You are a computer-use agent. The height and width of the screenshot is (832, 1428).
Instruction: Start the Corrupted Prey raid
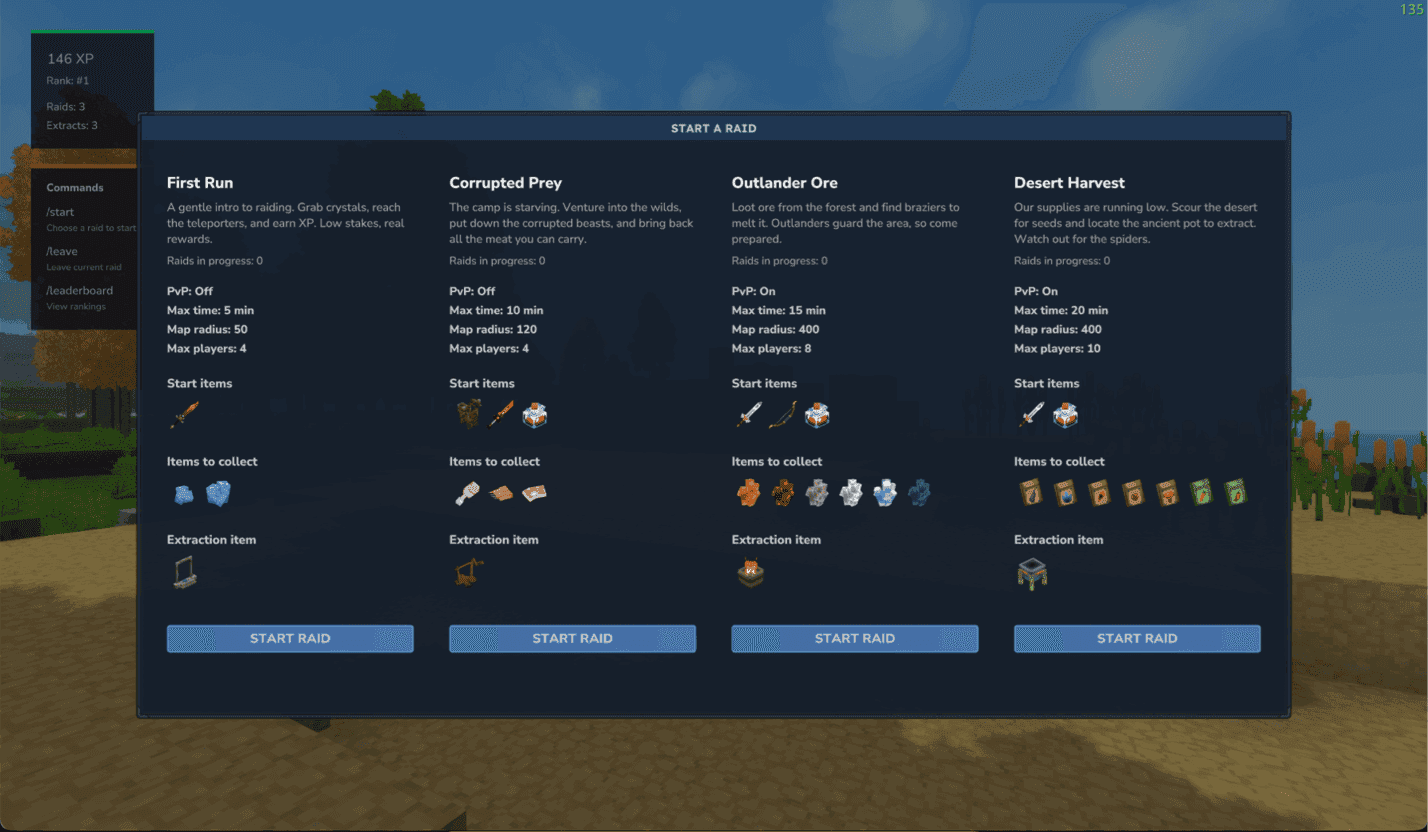[572, 638]
